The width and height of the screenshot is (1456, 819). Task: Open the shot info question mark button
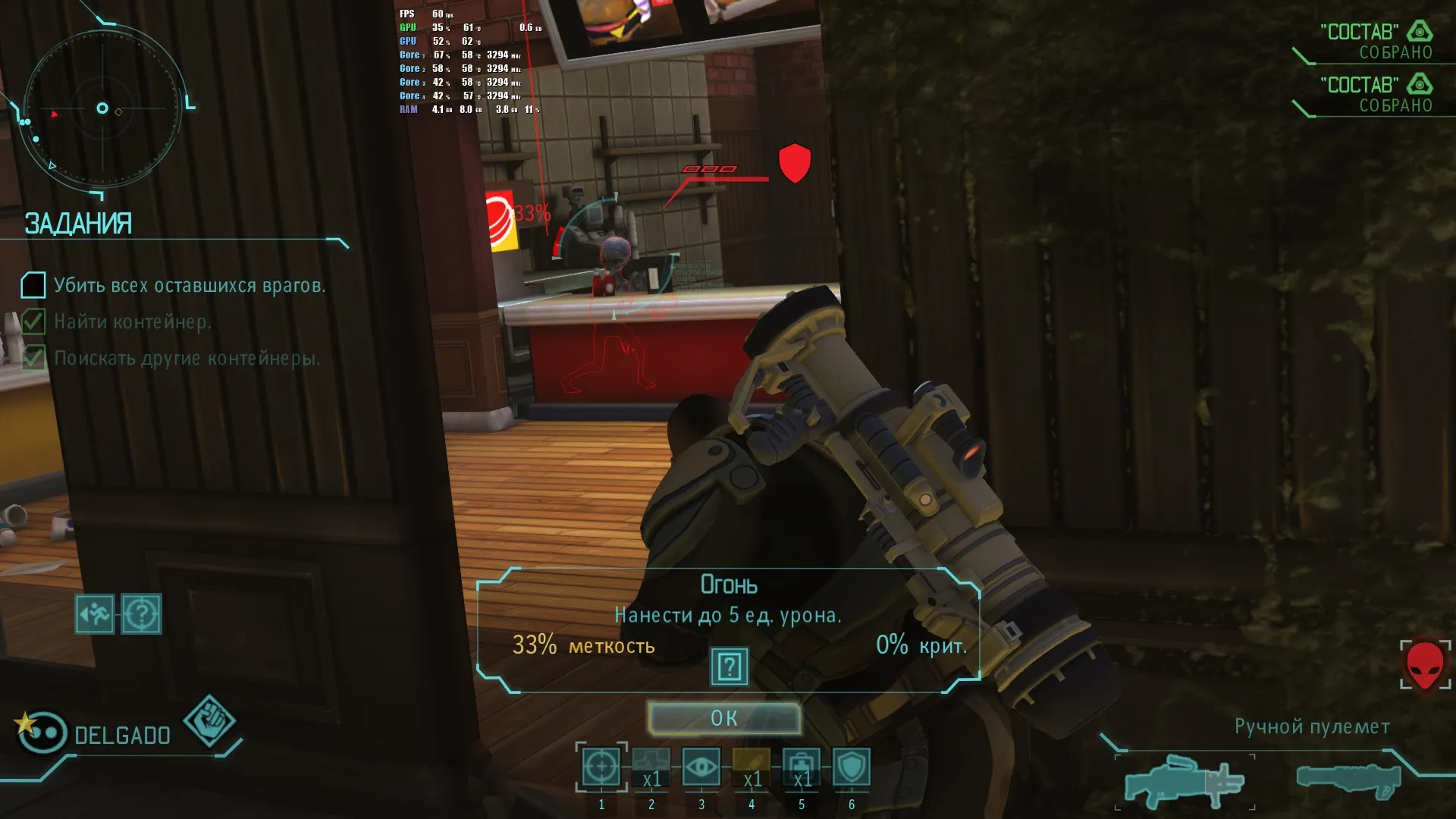[729, 667]
